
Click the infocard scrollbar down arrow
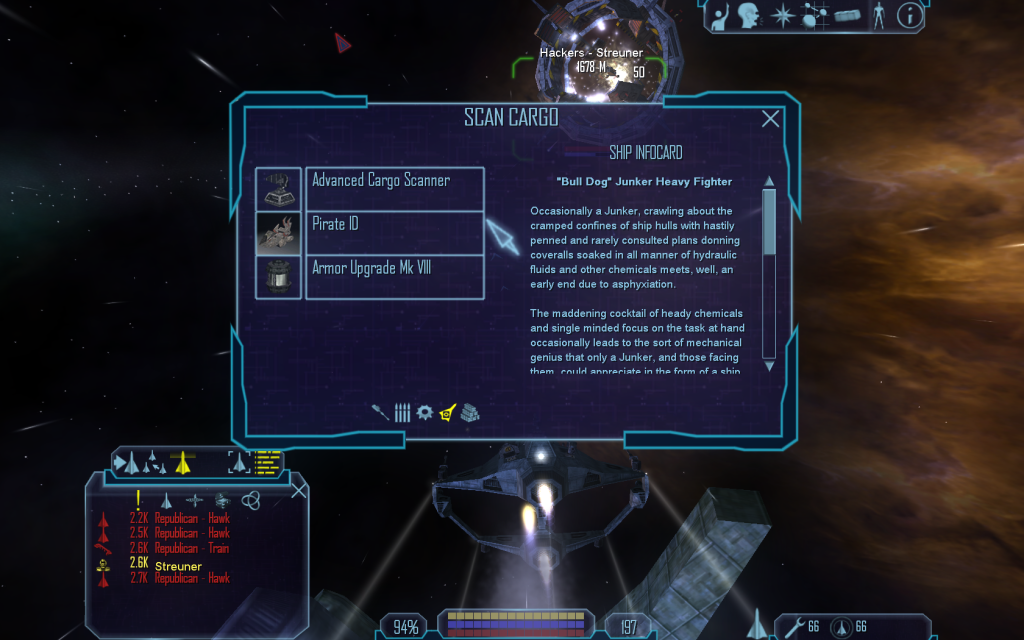pos(769,366)
